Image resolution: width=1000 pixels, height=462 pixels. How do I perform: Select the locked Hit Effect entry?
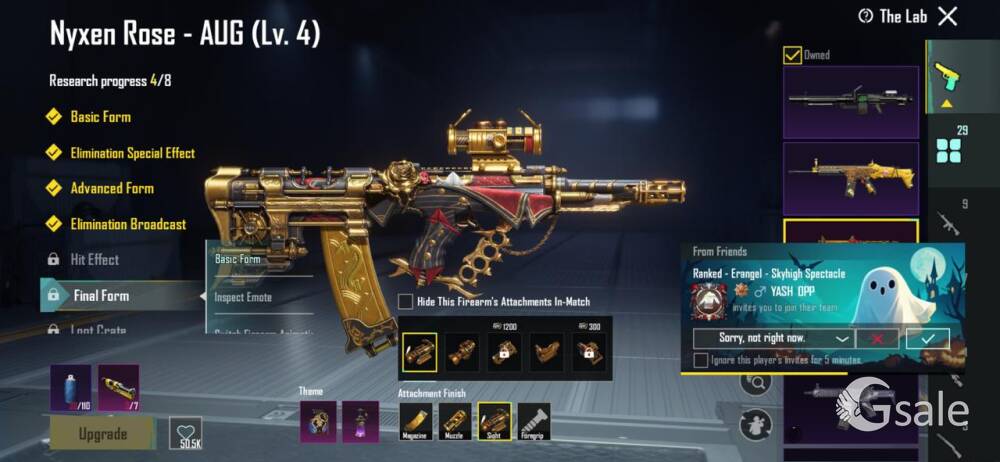[x=94, y=259]
